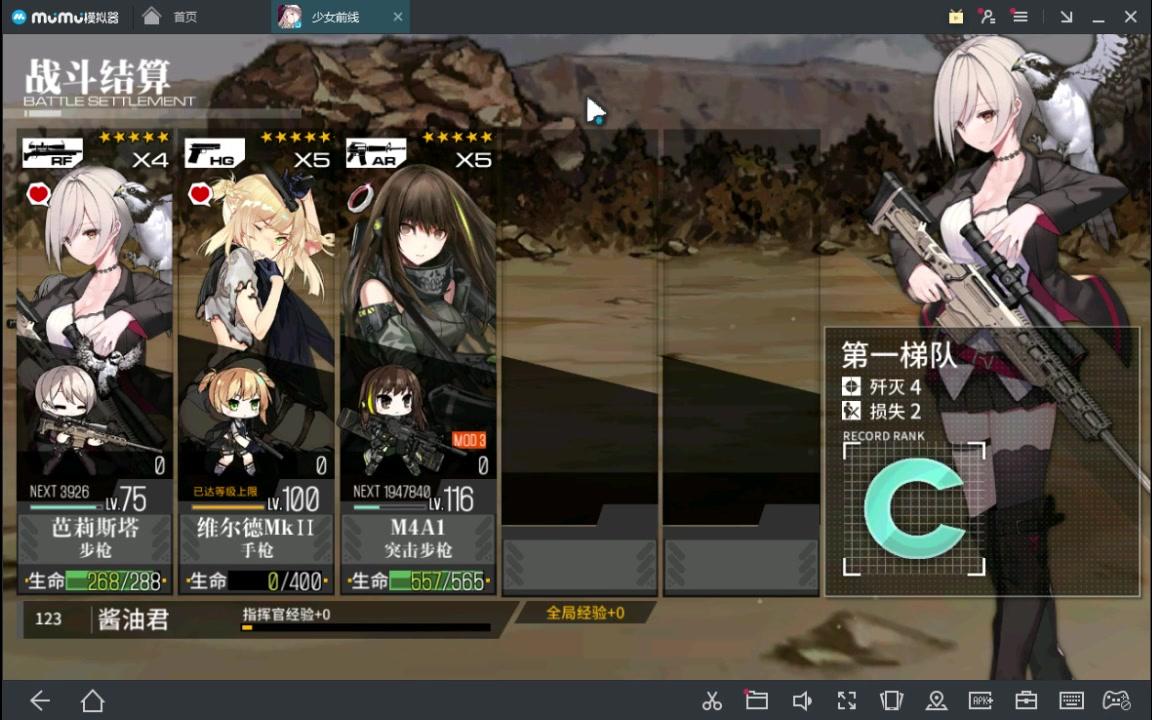The image size is (1152, 720).
Task: Toggle the emulator volume speaker icon
Action: click(802, 701)
